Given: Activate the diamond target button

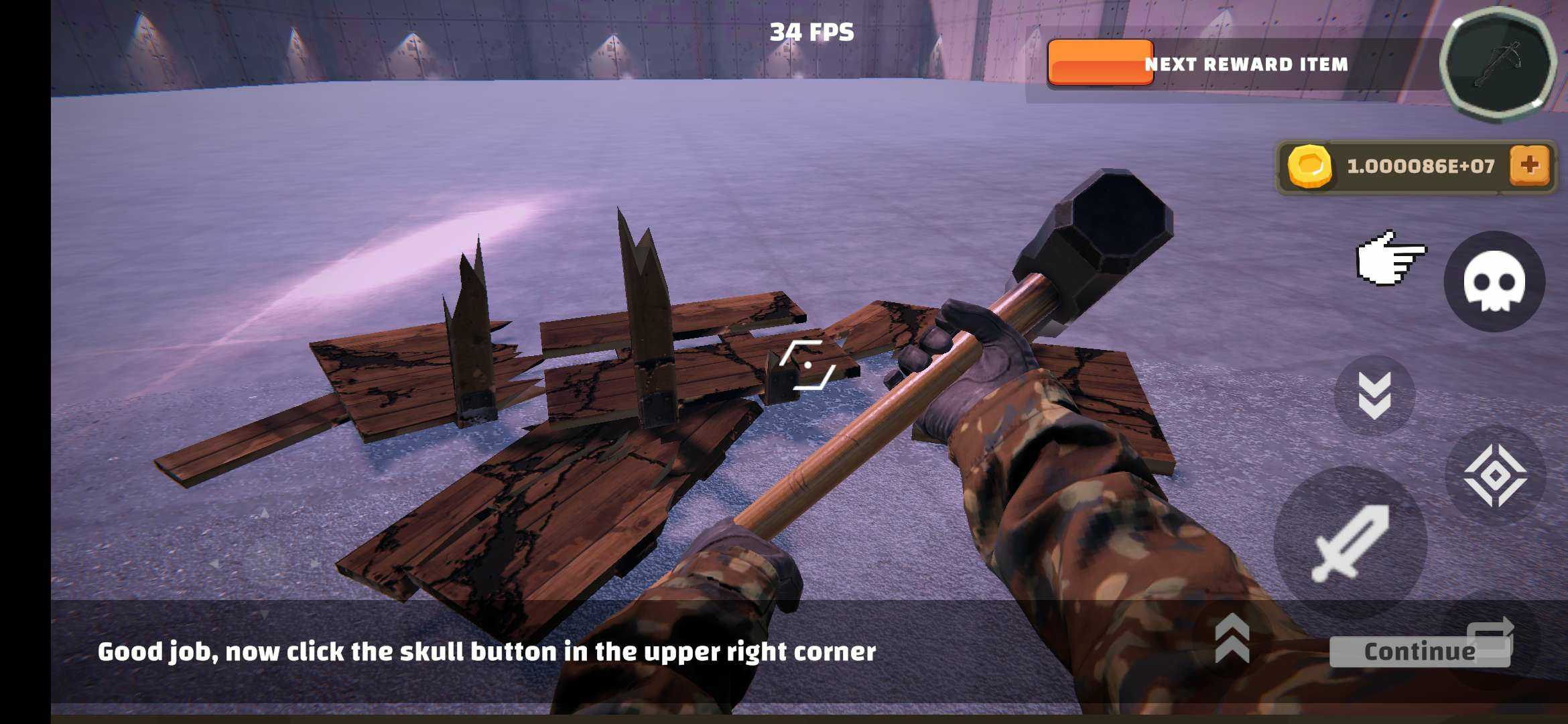Looking at the screenshot, I should click(1495, 475).
